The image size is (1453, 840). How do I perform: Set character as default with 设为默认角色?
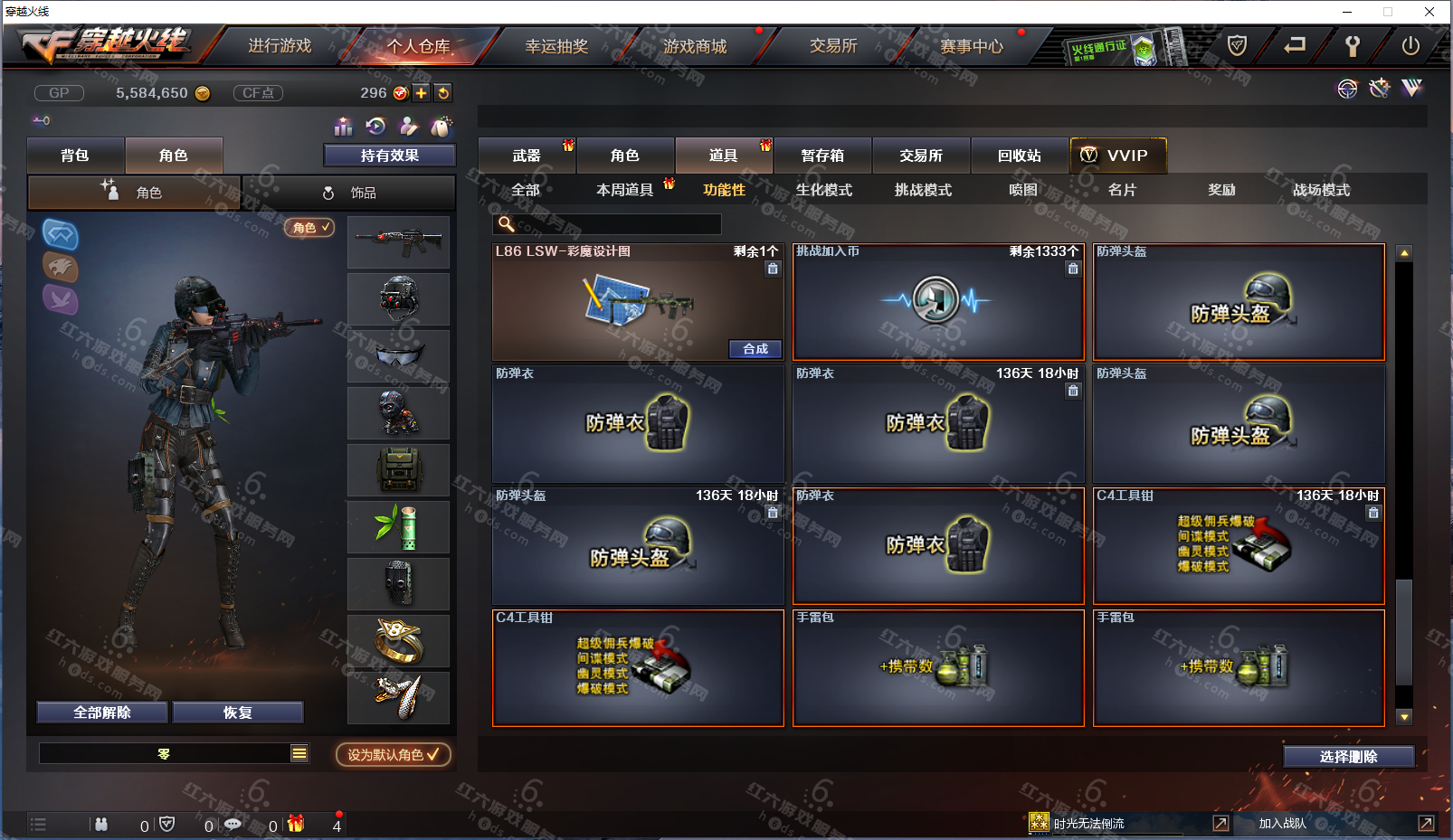tap(393, 754)
